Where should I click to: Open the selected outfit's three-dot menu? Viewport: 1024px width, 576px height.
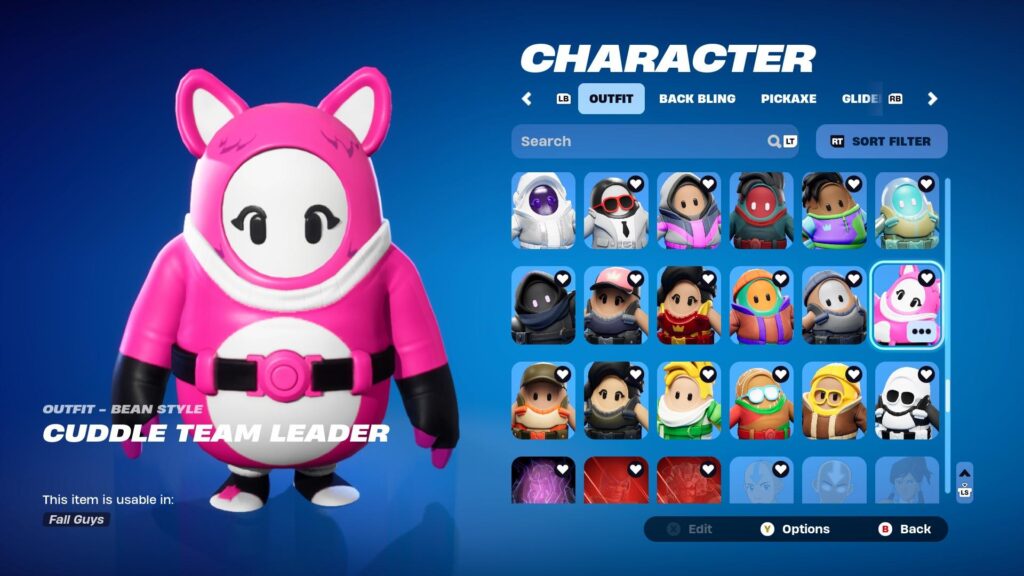click(921, 332)
